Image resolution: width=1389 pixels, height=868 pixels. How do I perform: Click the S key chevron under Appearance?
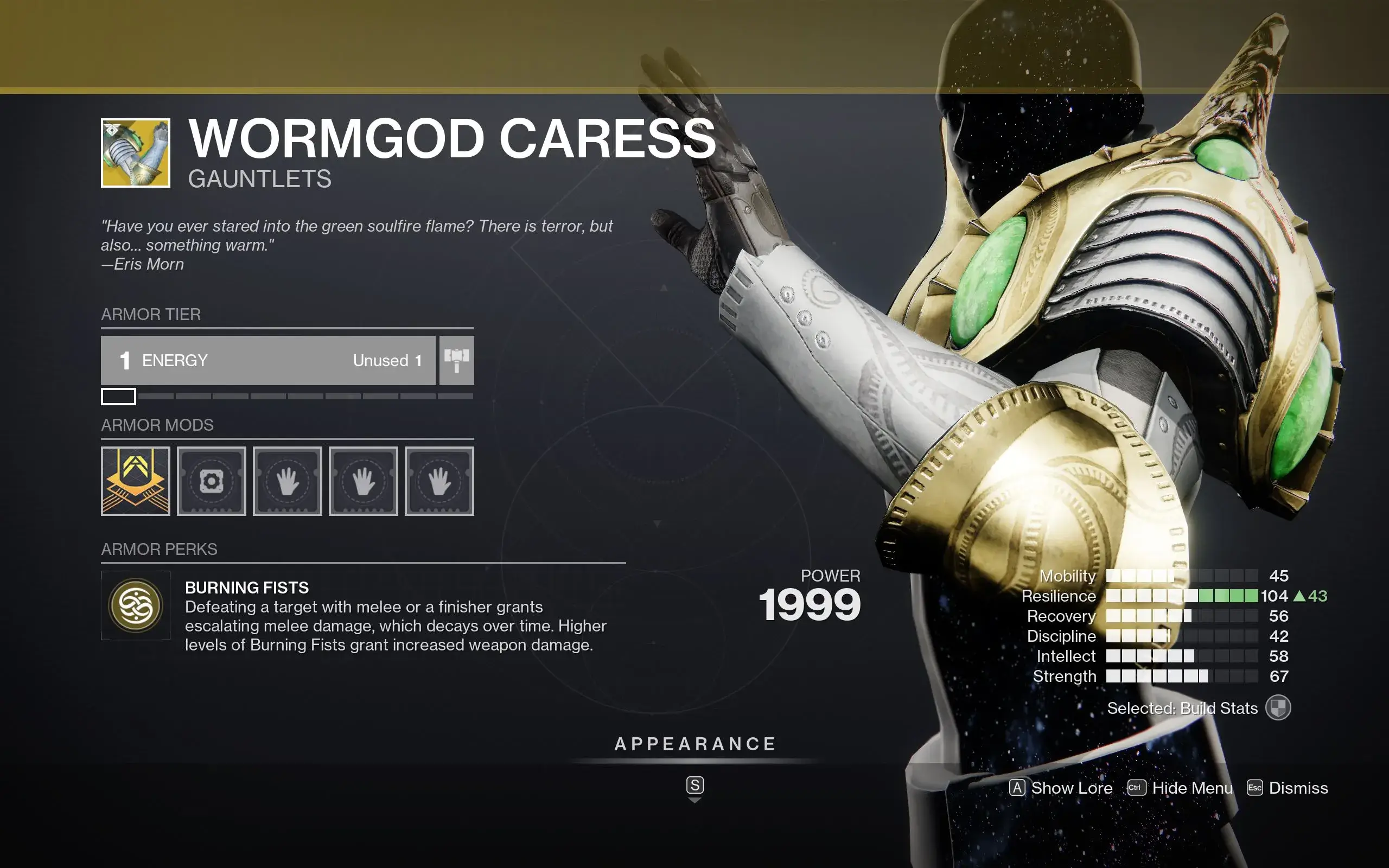[695, 787]
